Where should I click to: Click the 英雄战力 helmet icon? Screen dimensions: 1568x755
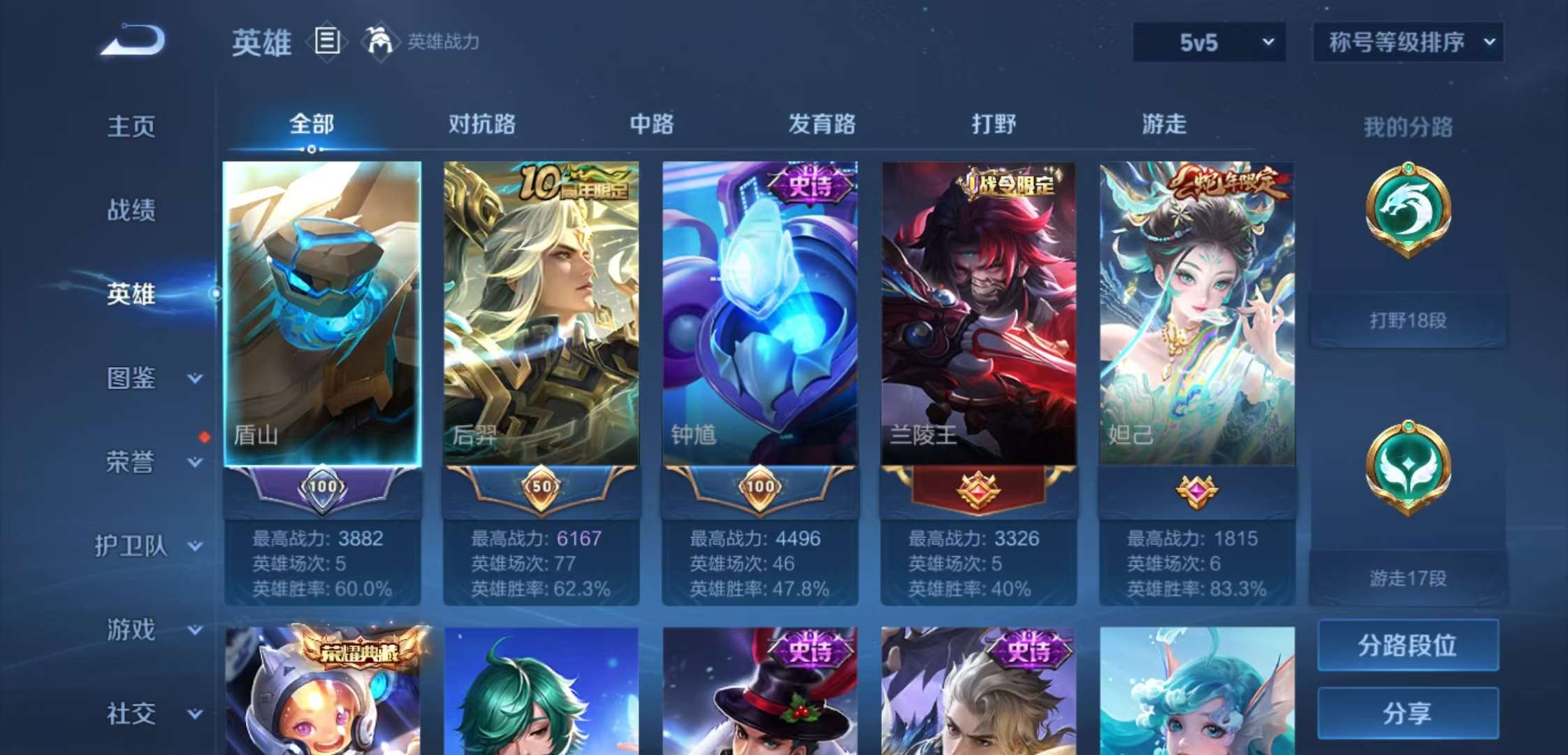379,42
